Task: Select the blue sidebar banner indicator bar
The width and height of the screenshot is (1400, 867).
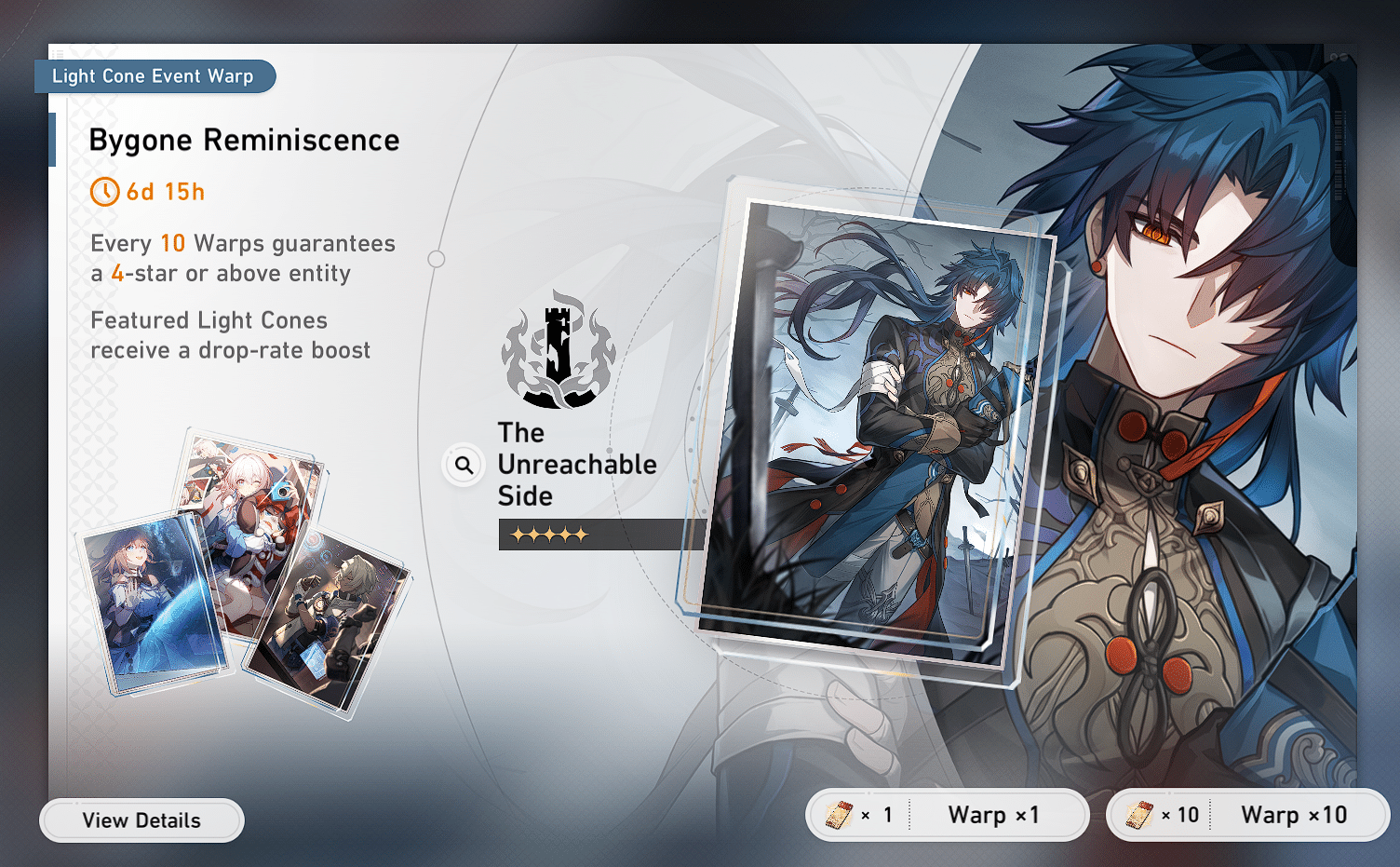Action: click(x=51, y=141)
